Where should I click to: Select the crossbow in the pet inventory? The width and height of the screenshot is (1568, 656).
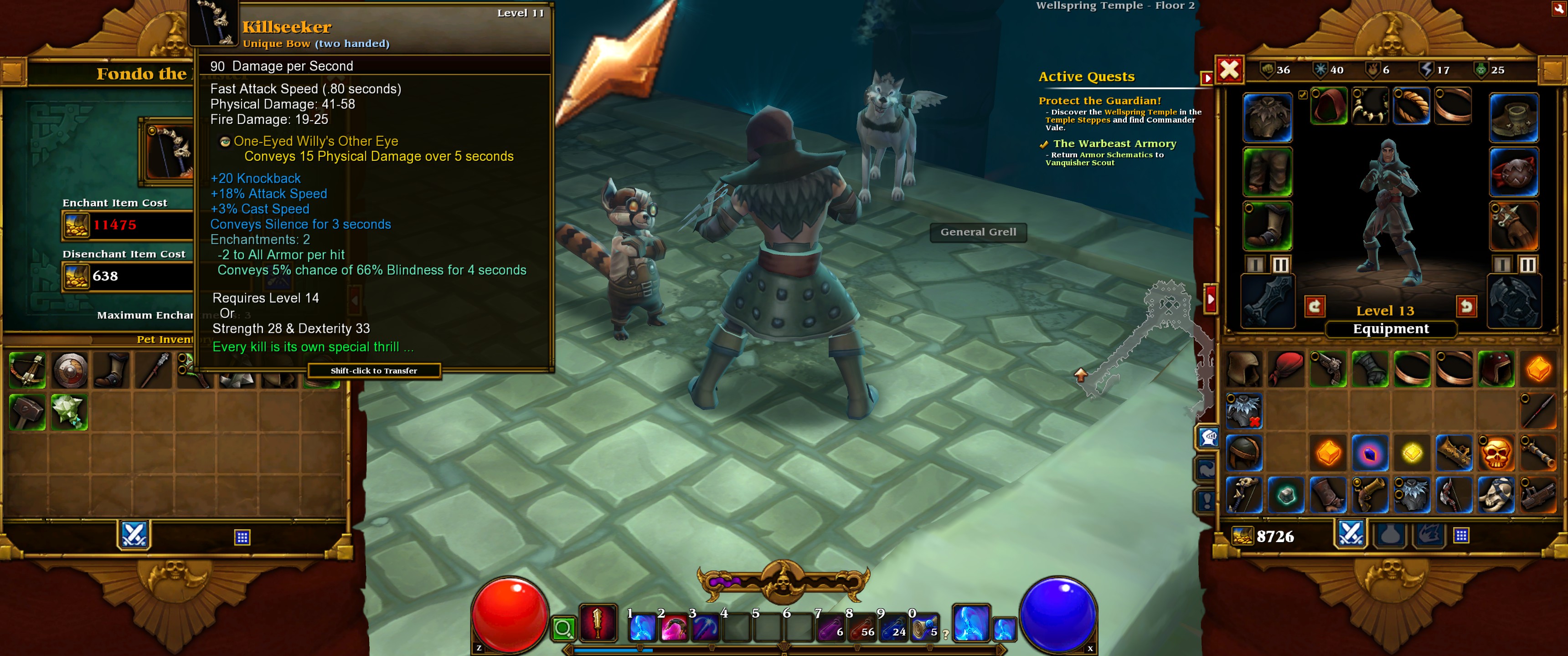click(27, 370)
